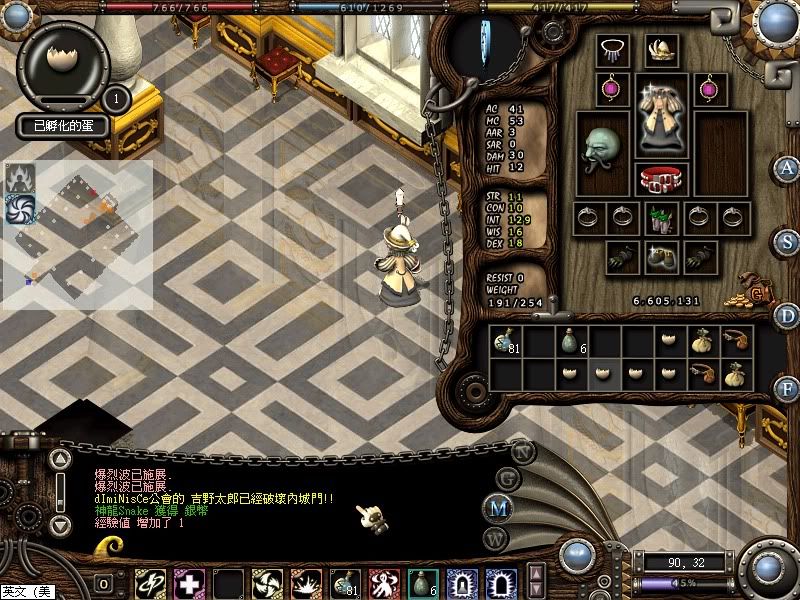Select the blue potion stack of 81
800x600 pixels.
point(505,343)
